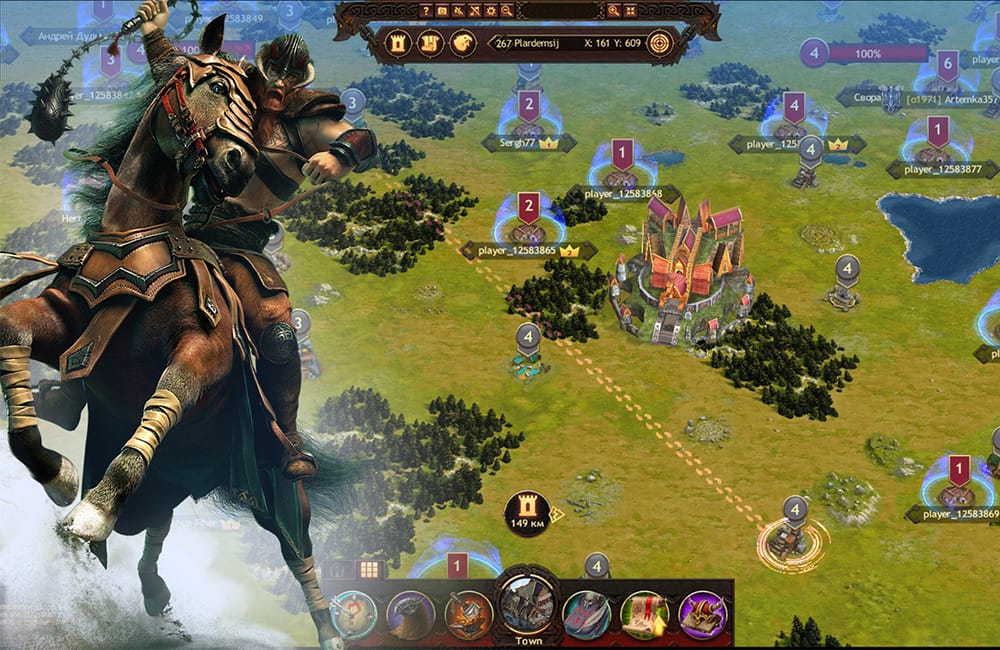Open the purple book with horn icon
The height and width of the screenshot is (650, 1000).
click(x=701, y=614)
